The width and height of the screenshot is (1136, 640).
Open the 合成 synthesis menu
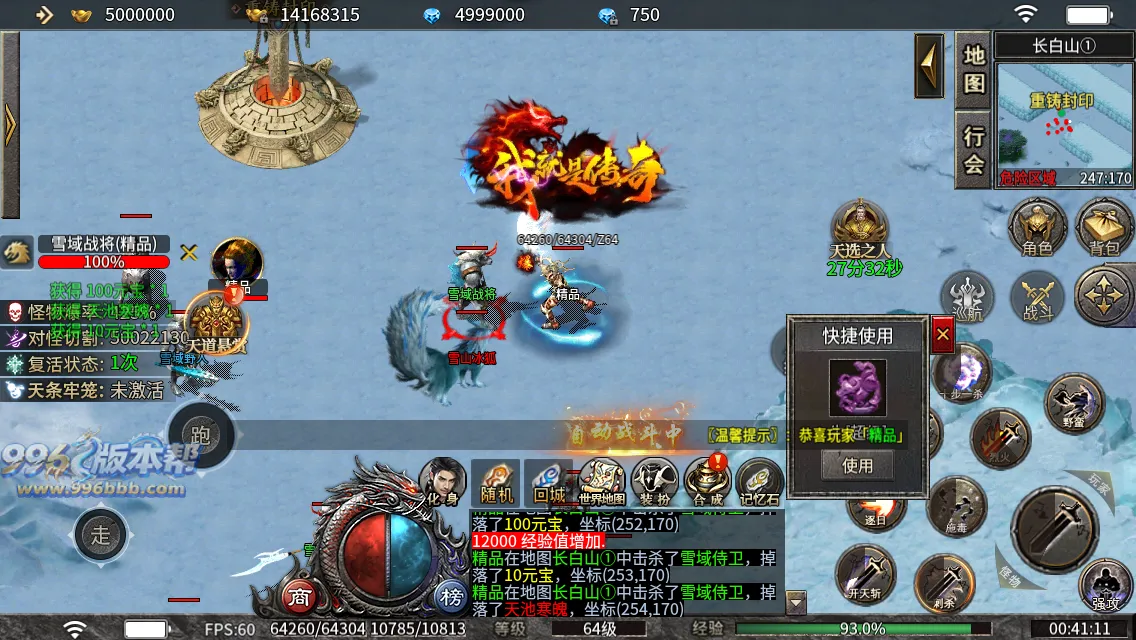[708, 482]
